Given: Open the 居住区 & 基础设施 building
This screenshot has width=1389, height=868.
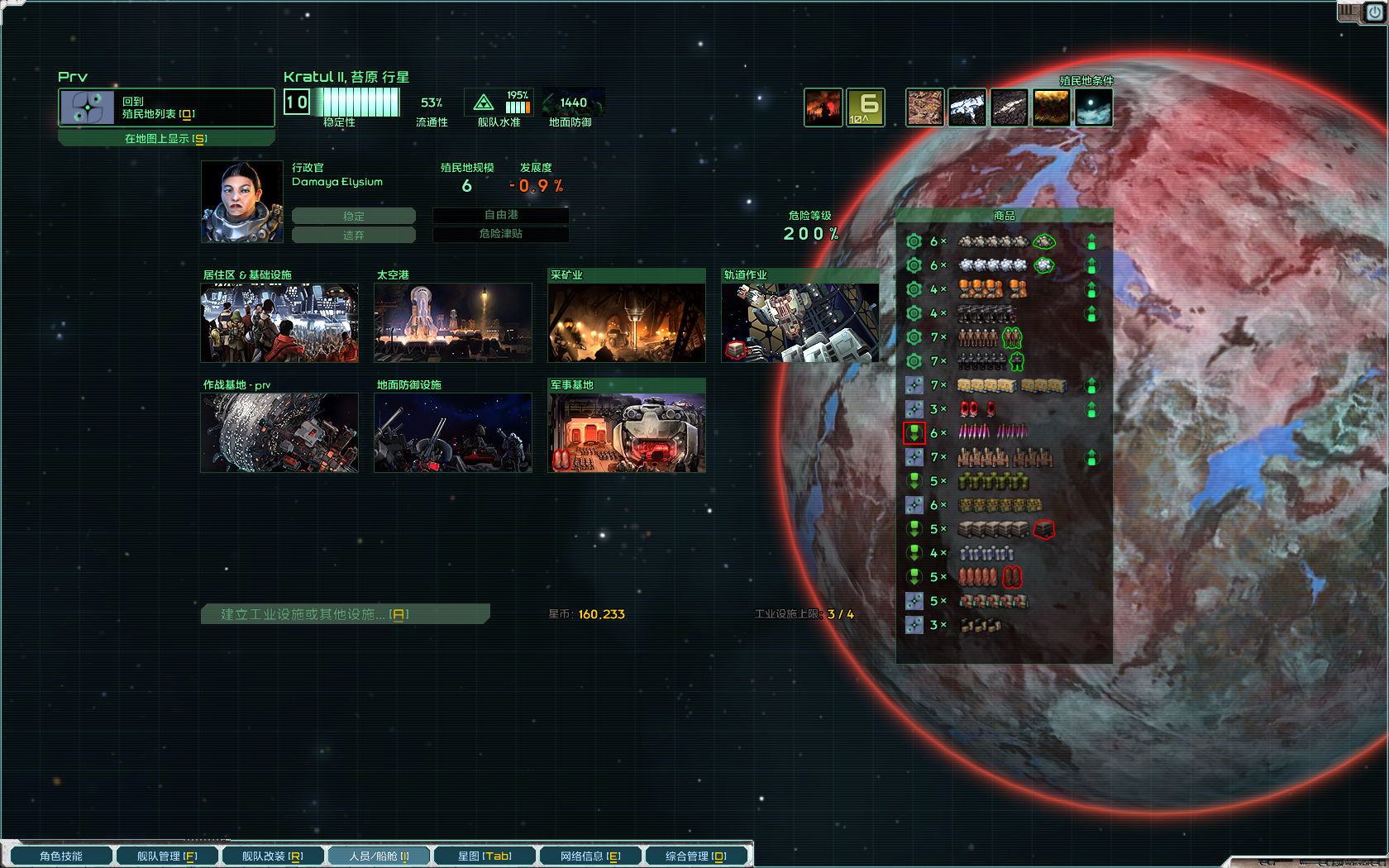Looking at the screenshot, I should click(x=279, y=322).
